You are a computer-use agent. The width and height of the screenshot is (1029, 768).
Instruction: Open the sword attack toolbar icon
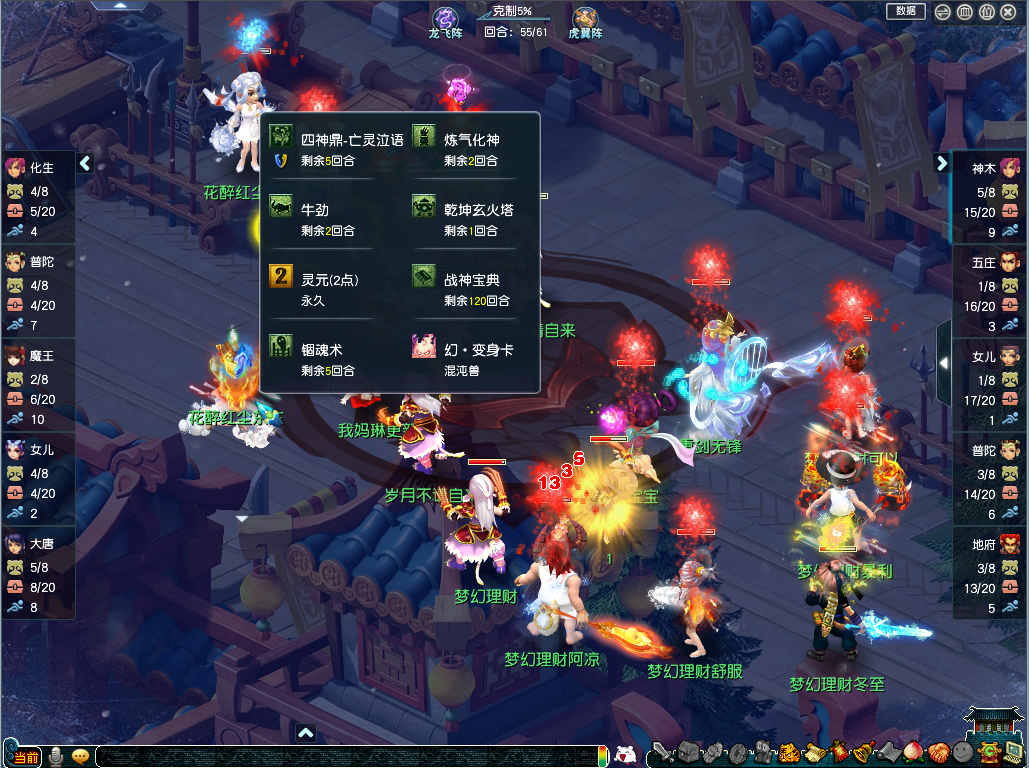662,753
